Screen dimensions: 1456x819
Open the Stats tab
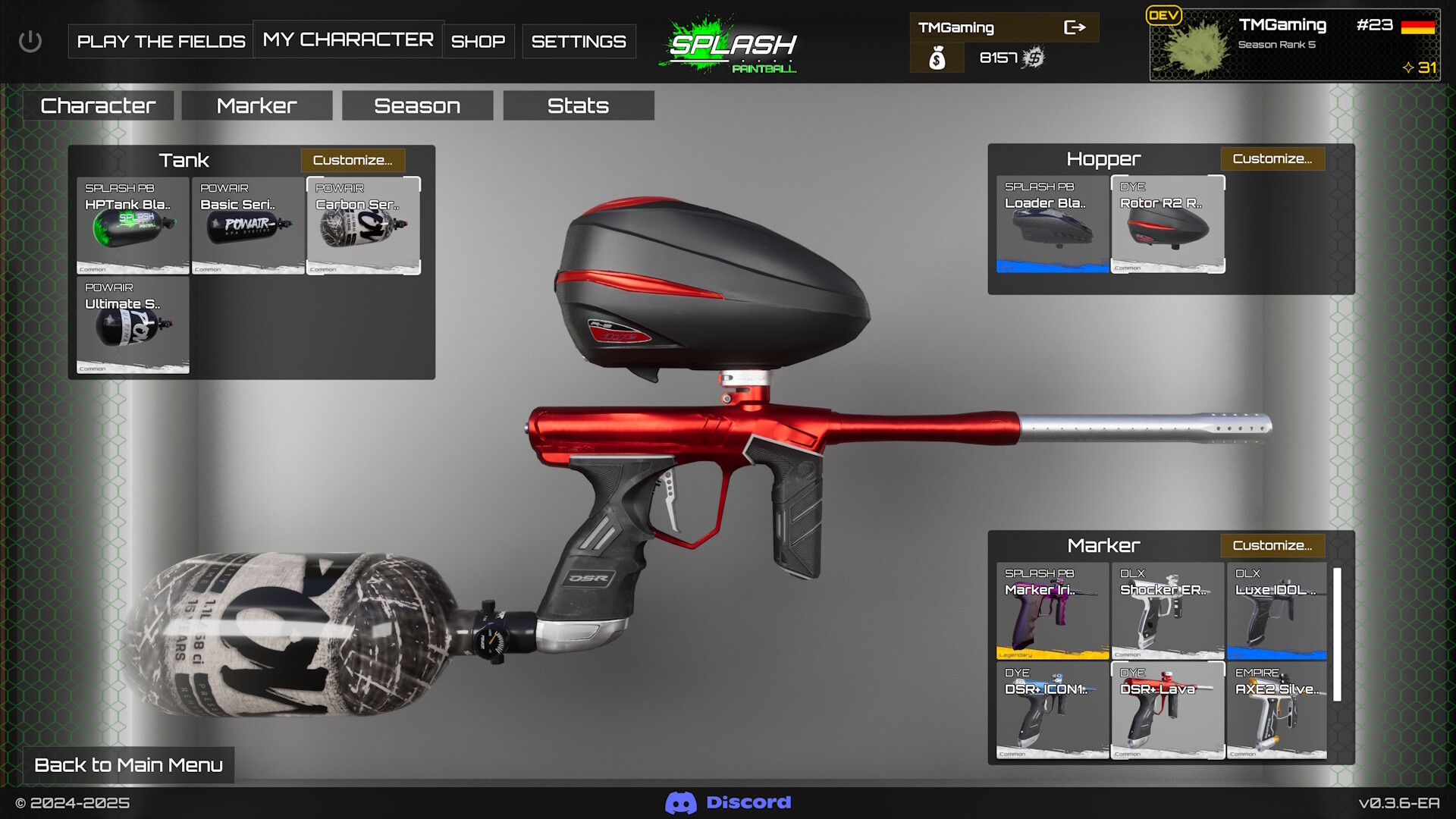[x=577, y=105]
